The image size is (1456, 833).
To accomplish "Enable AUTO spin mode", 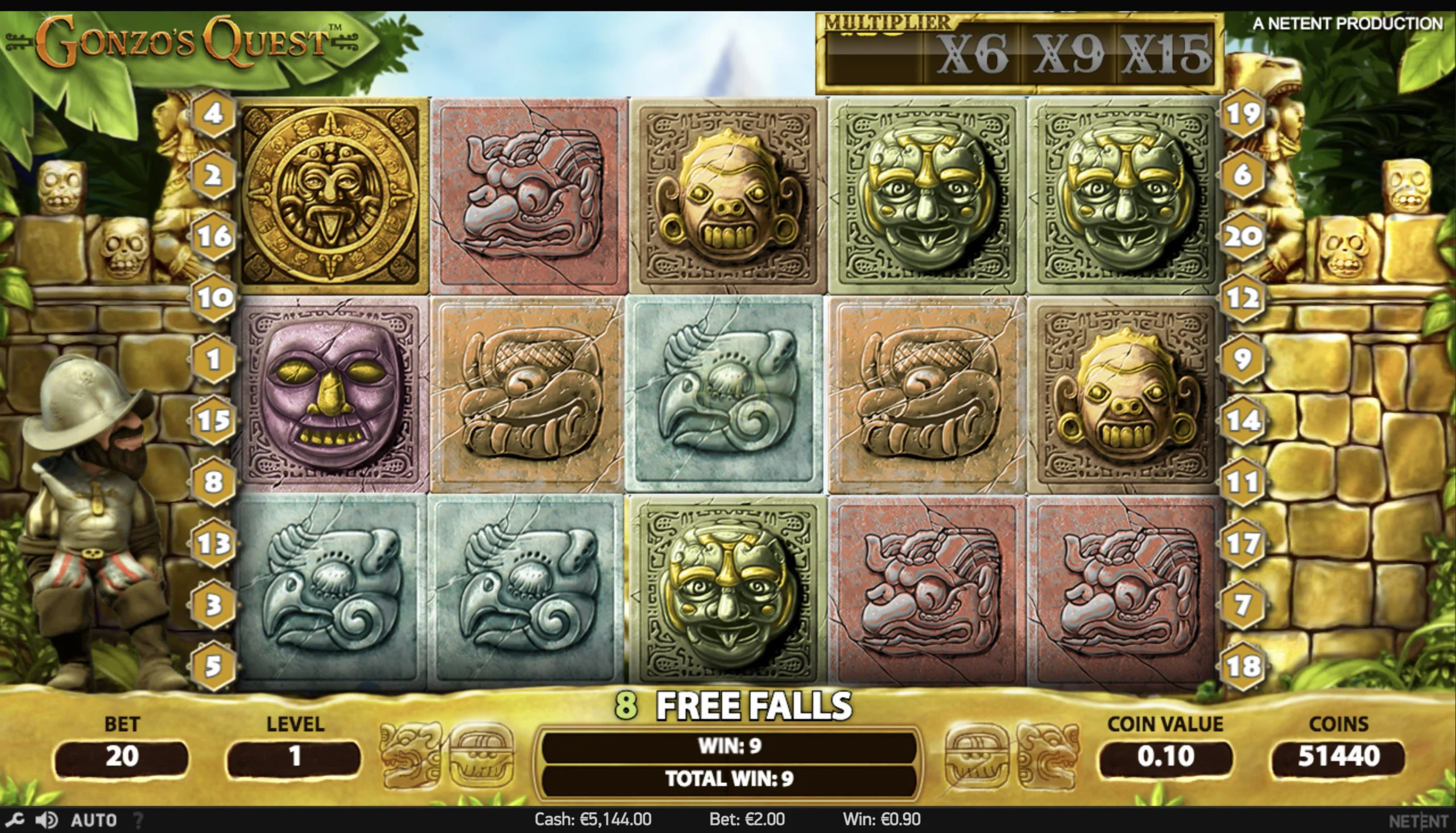I will 94,820.
